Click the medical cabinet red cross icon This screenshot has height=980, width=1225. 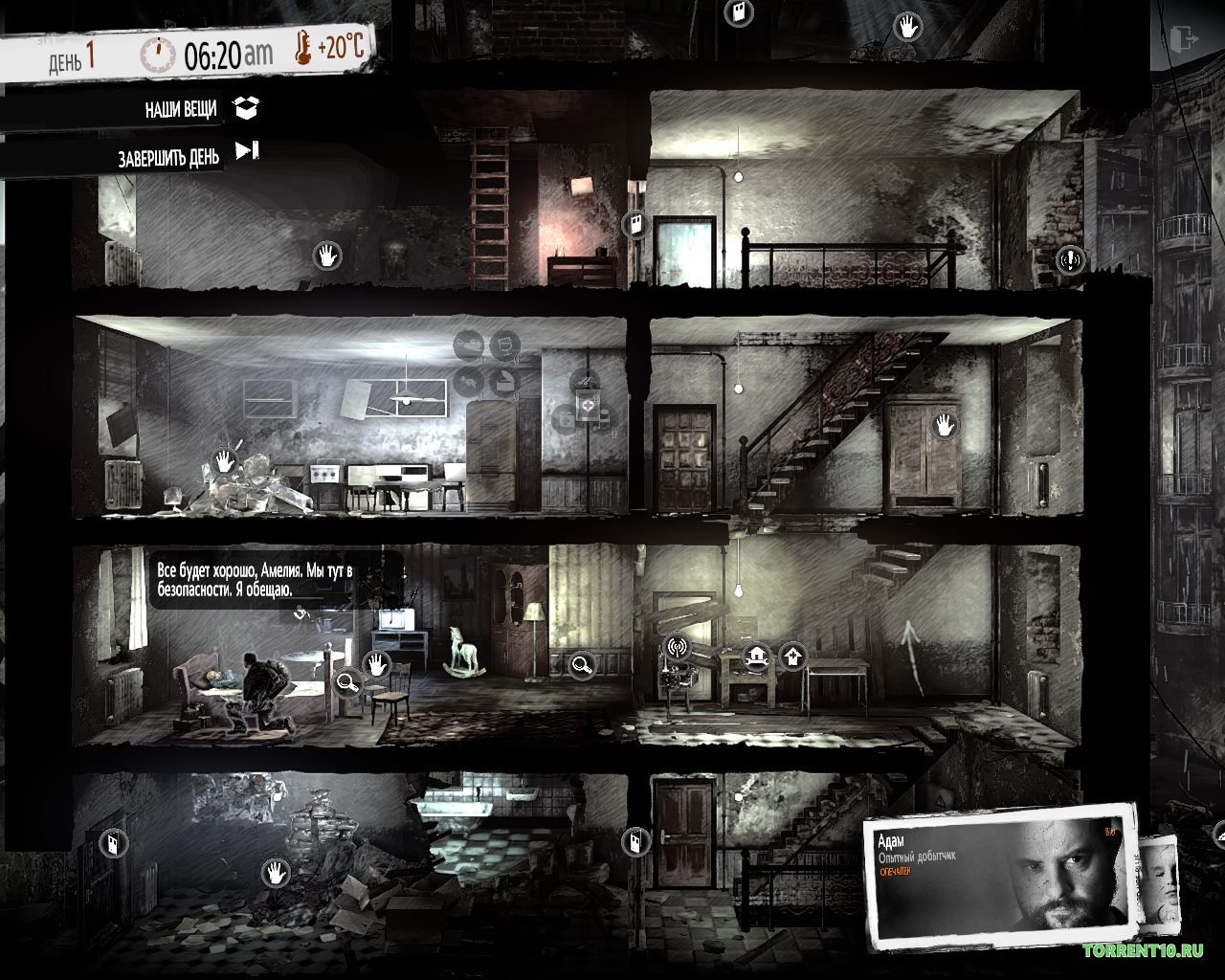click(586, 407)
